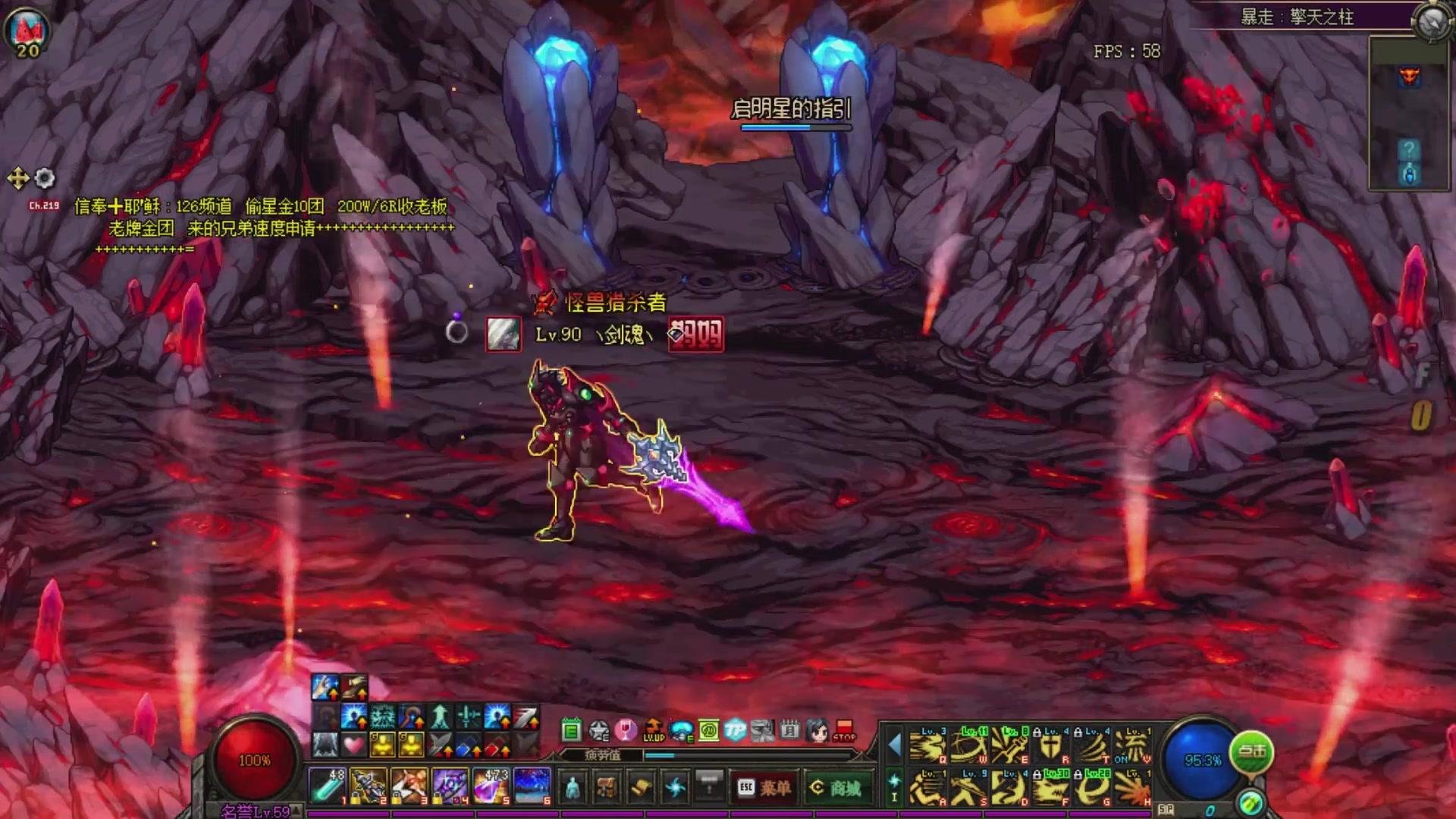The image size is (1456, 819).
Task: Open the chat settings gear expander
Action: point(44,178)
